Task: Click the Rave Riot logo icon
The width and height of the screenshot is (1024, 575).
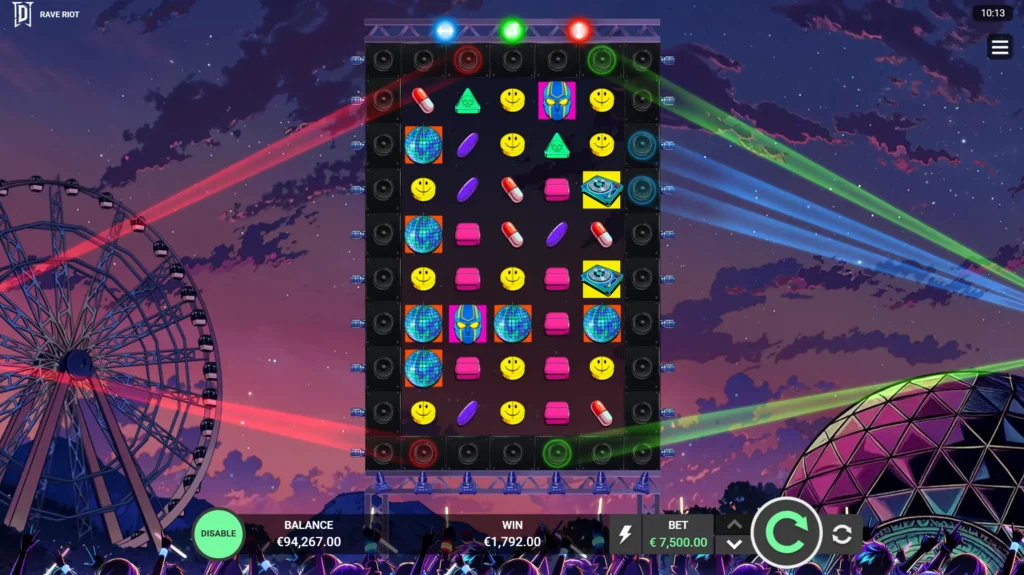Action: click(x=21, y=14)
